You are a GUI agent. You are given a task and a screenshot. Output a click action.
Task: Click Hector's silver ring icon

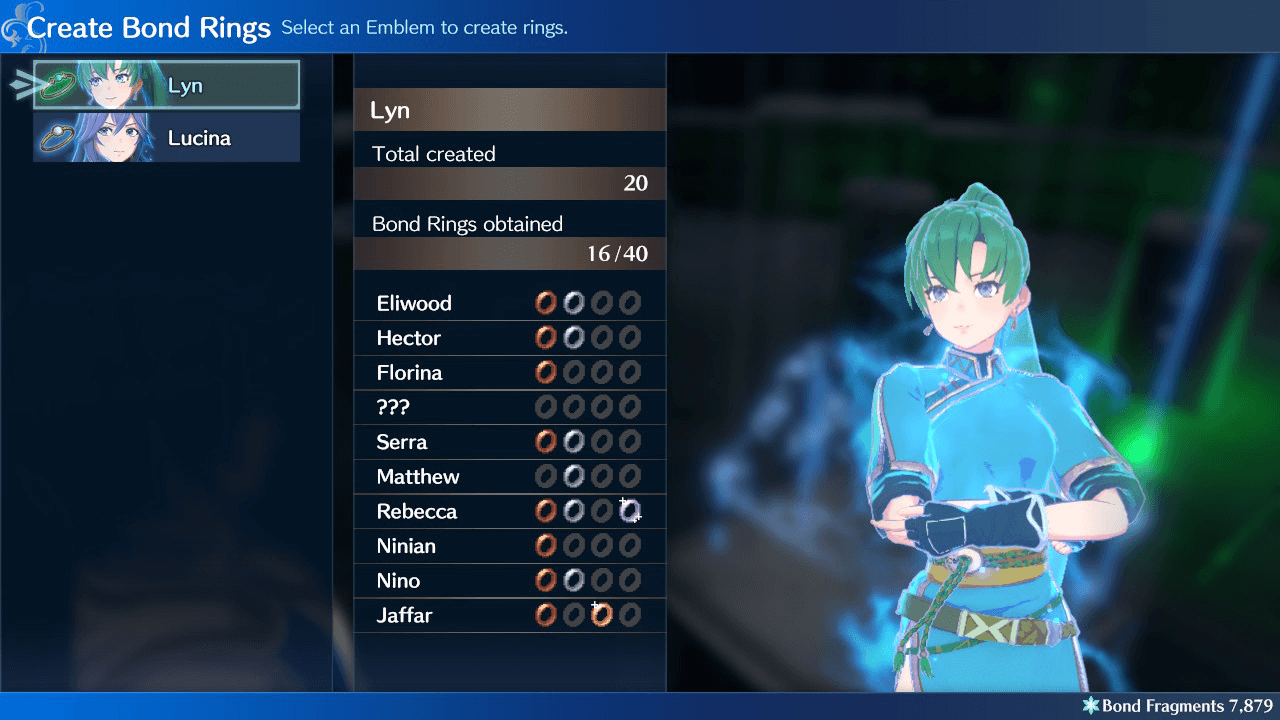pyautogui.click(x=574, y=337)
